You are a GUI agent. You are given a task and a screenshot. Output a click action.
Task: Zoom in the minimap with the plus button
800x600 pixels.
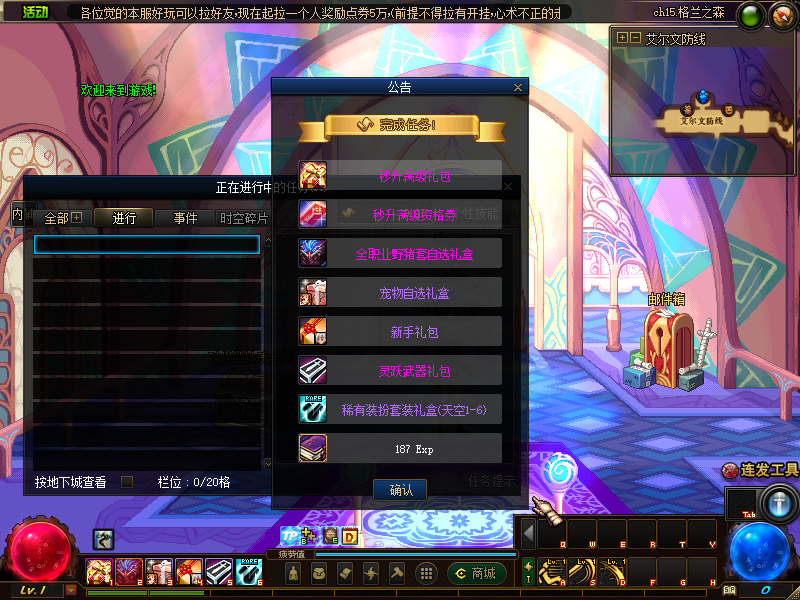(x=623, y=37)
